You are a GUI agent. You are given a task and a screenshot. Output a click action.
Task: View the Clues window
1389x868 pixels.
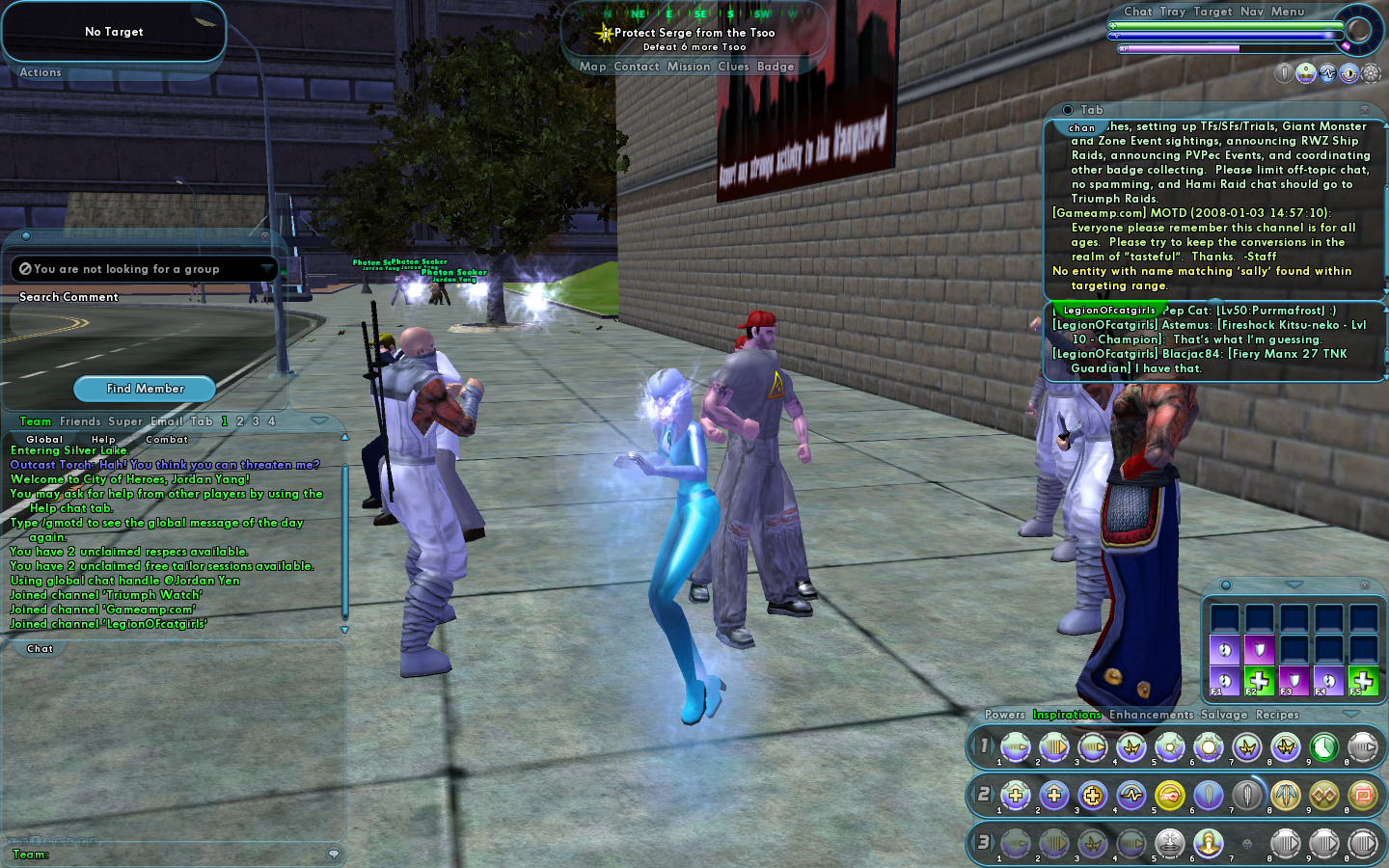click(x=733, y=67)
